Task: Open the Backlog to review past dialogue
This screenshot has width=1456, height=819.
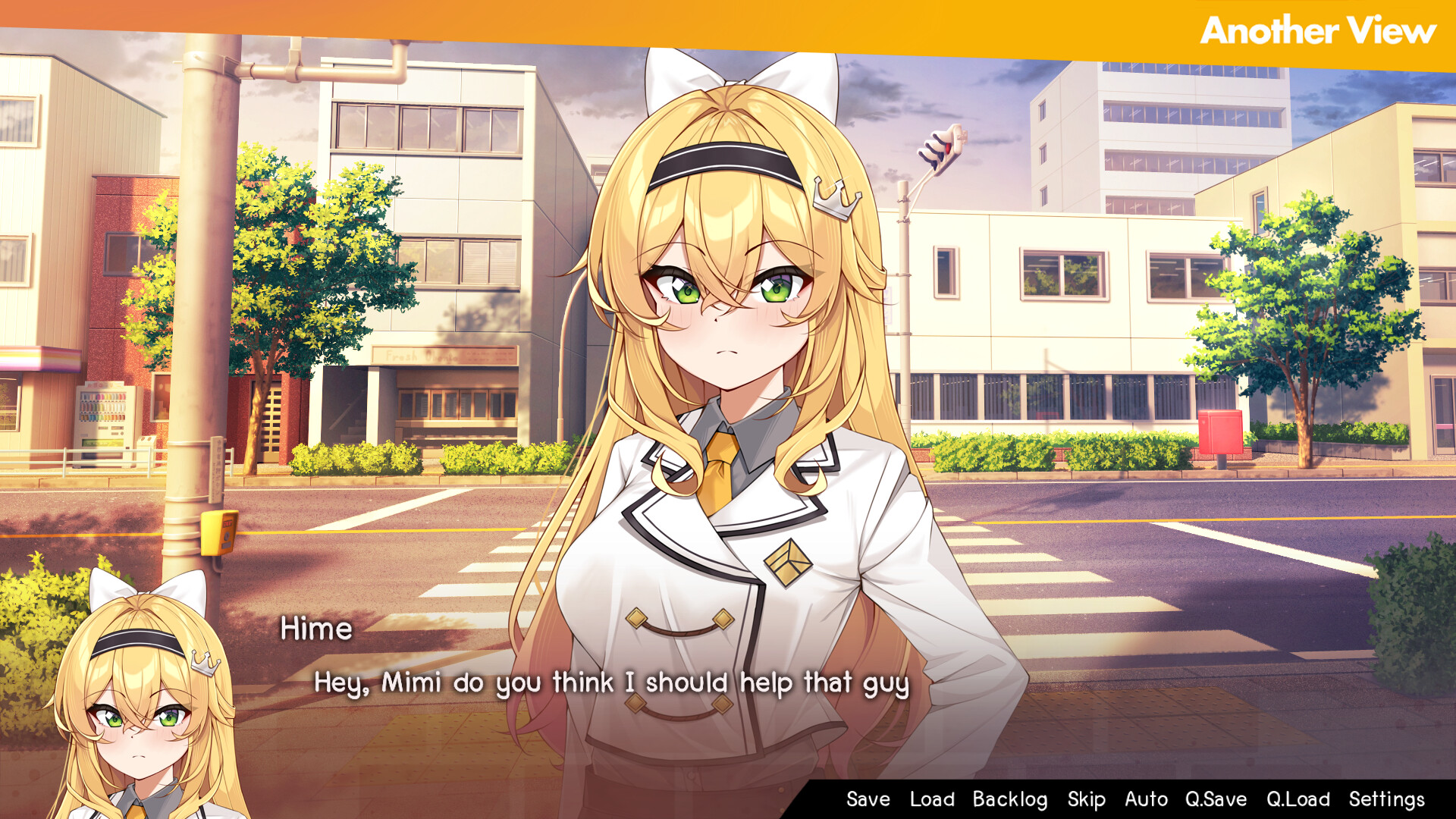Action: pyautogui.click(x=1012, y=799)
